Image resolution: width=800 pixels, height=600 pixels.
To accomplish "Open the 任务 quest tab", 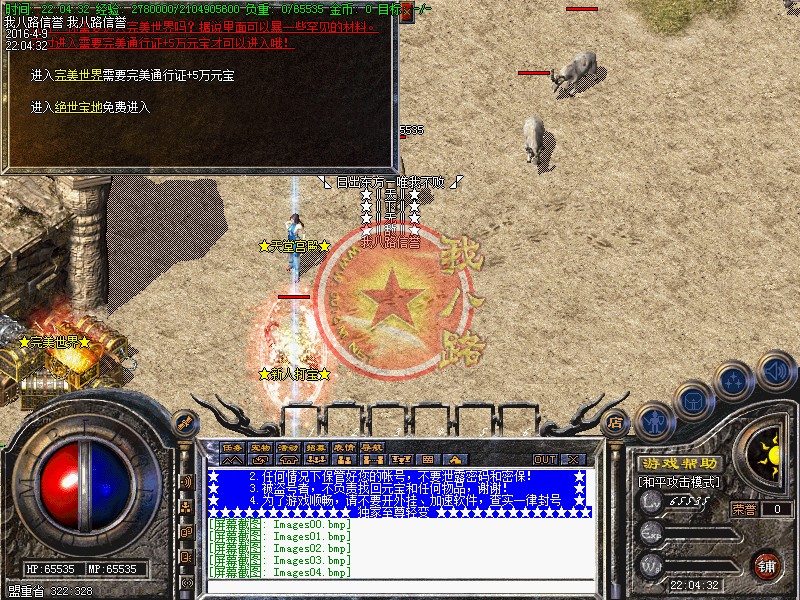I will [x=232, y=447].
